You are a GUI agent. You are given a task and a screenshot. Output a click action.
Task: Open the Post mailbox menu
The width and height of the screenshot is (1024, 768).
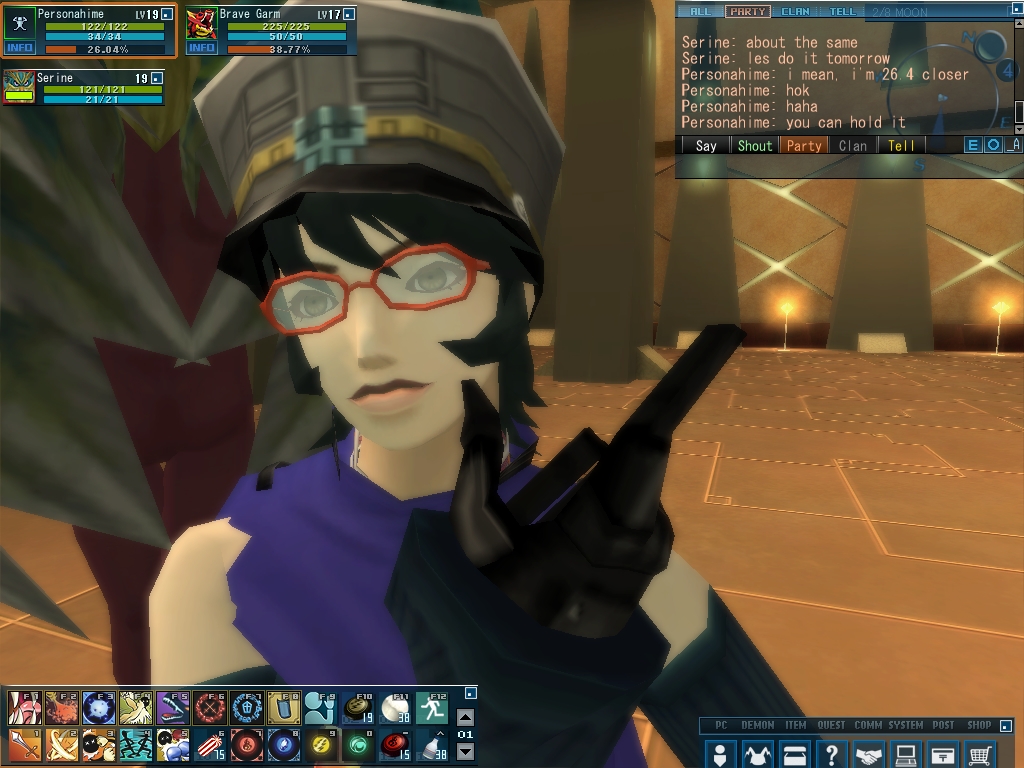[943, 753]
